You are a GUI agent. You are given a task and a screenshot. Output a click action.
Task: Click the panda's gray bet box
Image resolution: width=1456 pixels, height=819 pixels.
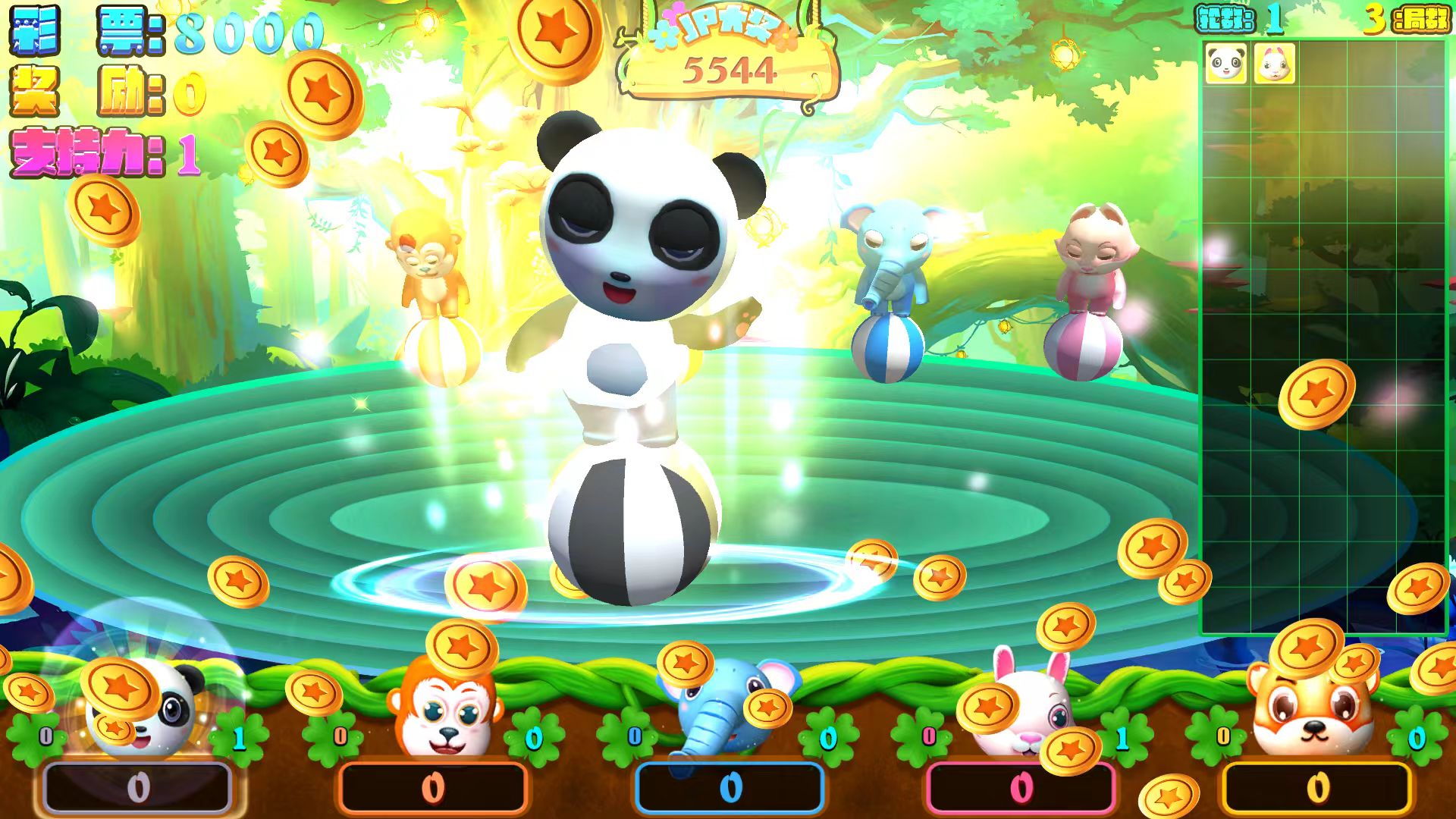click(x=137, y=789)
